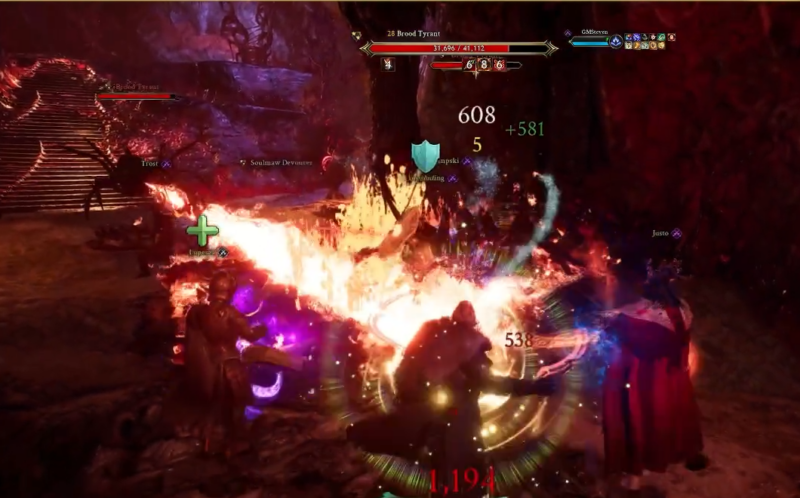Select the Trosr player nameplate

point(150,162)
